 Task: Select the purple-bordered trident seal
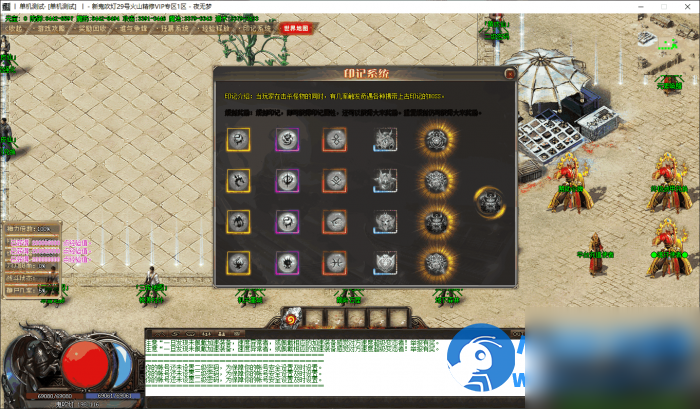tap(287, 181)
